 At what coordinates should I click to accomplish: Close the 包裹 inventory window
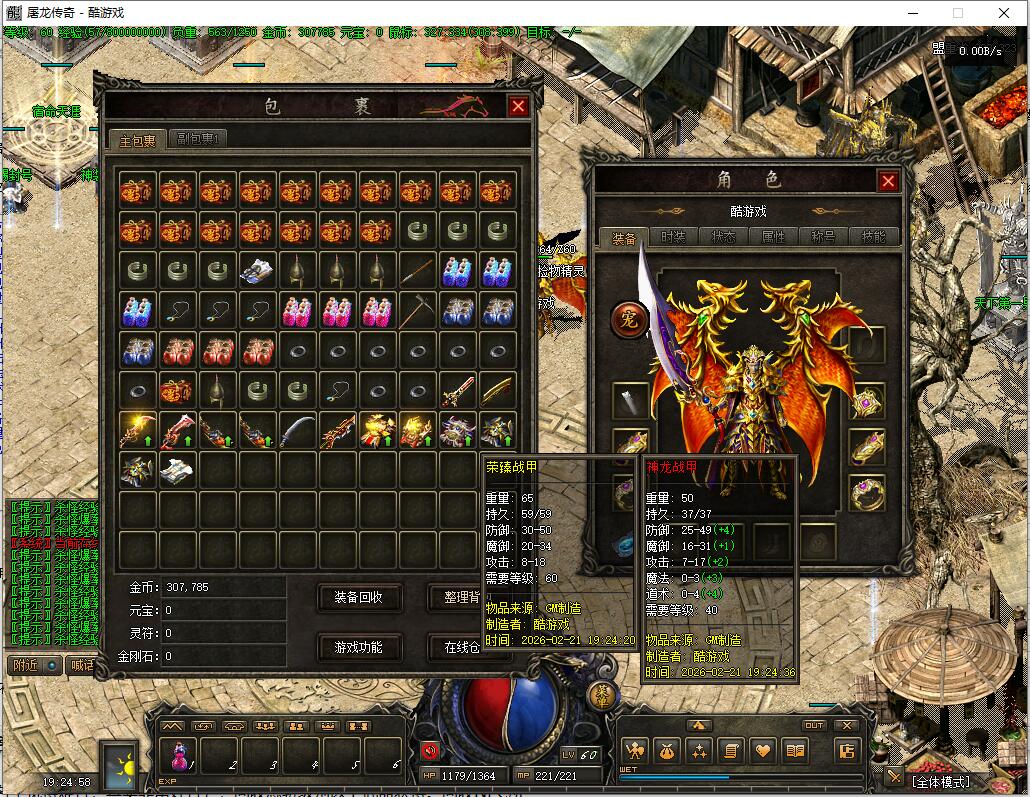click(x=518, y=107)
